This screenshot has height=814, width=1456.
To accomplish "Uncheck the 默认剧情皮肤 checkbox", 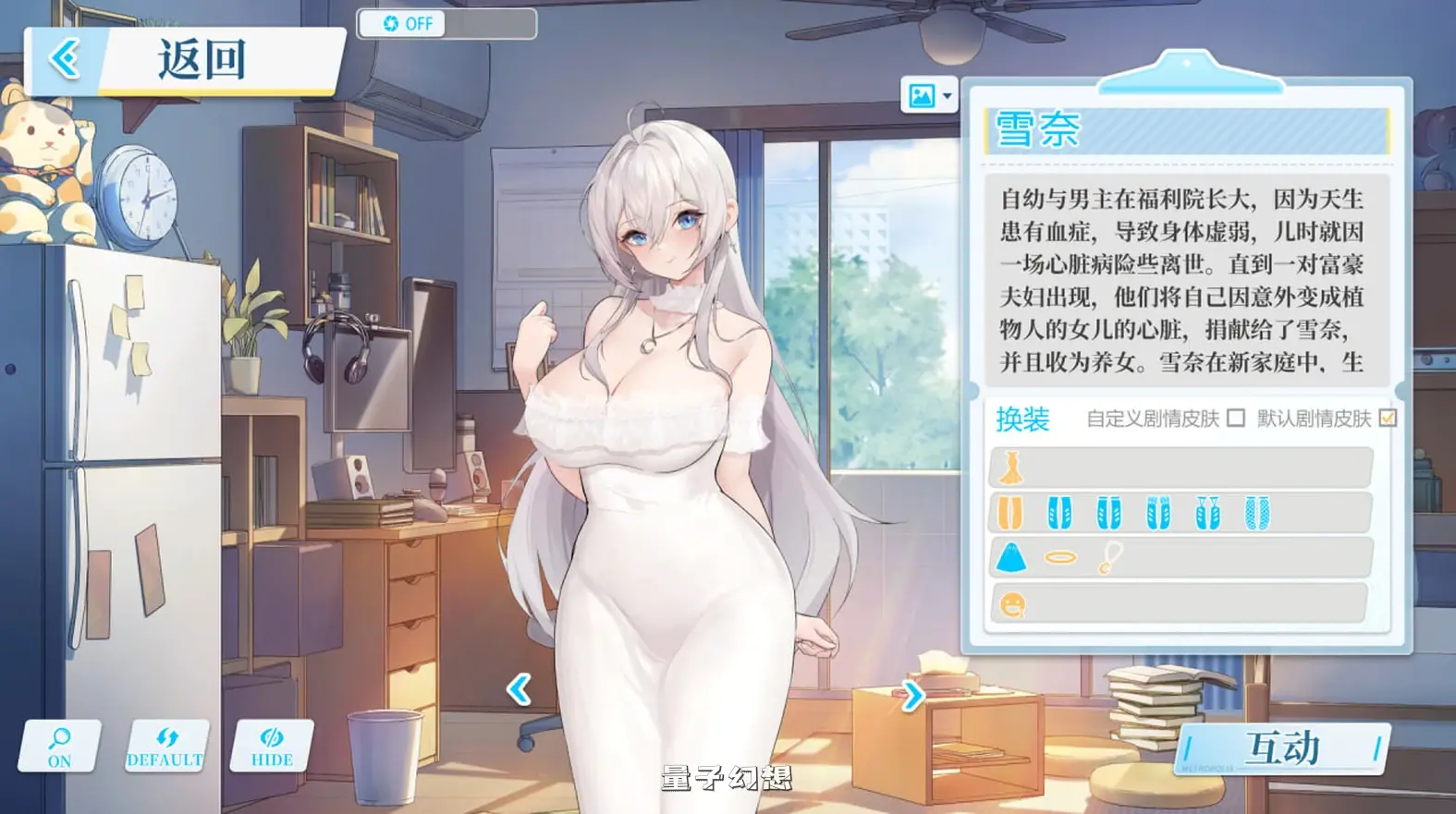I will [1388, 418].
